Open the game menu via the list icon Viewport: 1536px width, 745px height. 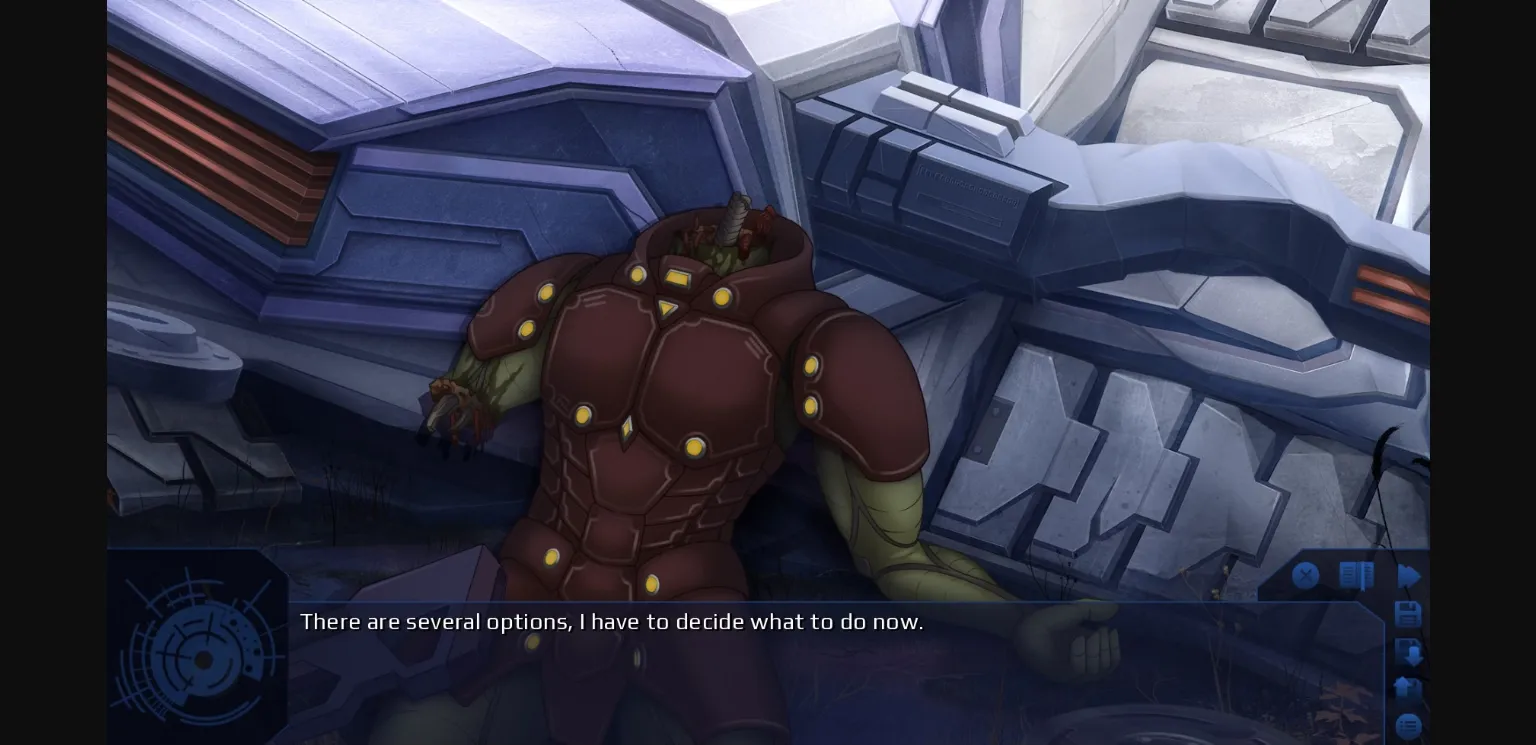[x=1408, y=725]
